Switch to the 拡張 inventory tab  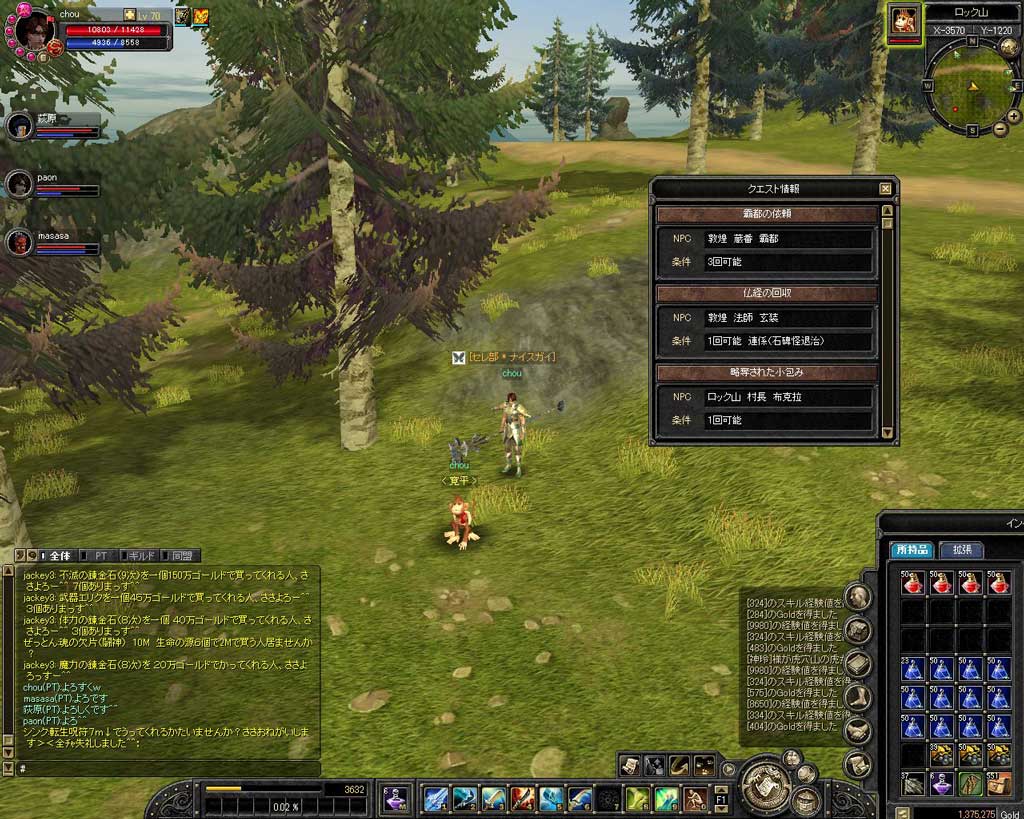(x=961, y=550)
